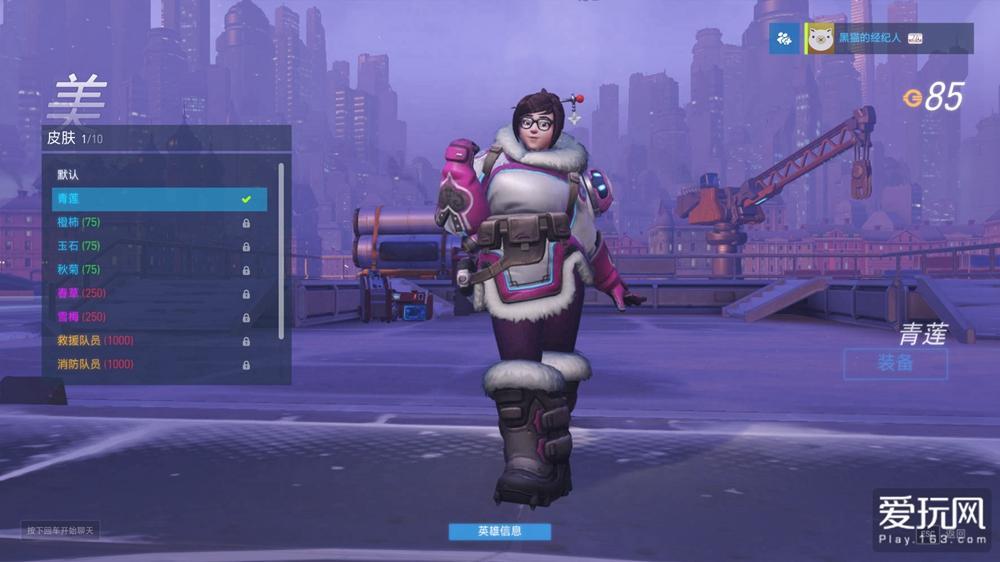Open the 黑猫的经纪人 player profile
Image resolution: width=1000 pixels, height=562 pixels.
(x=868, y=38)
